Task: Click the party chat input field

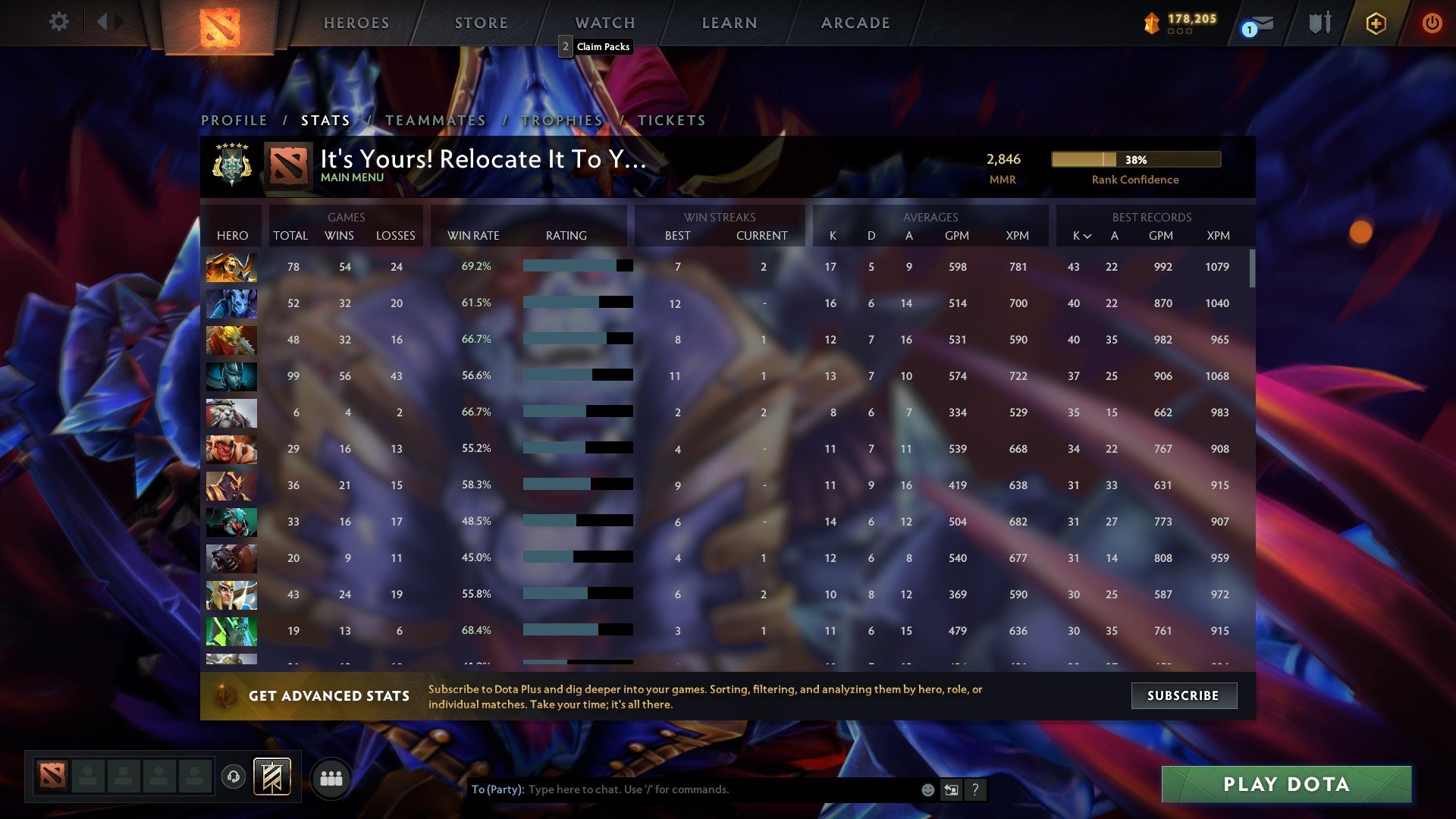Action: (682, 789)
